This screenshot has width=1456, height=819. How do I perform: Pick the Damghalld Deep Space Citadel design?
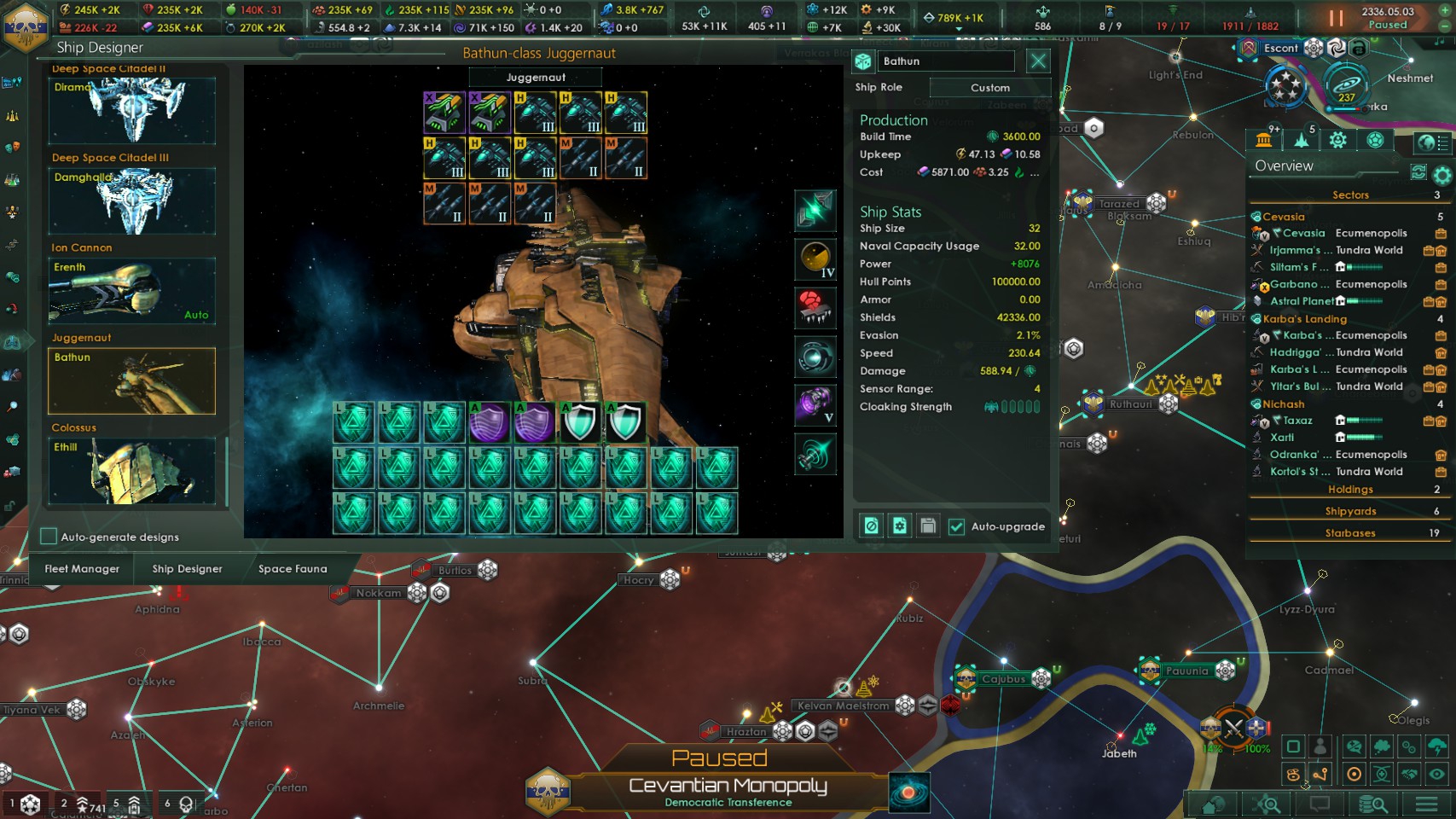131,200
